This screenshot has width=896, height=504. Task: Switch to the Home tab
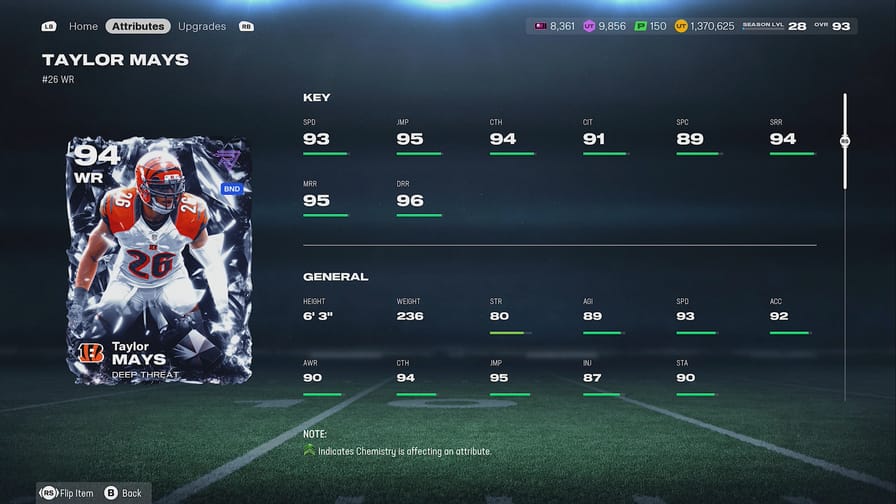coord(83,26)
